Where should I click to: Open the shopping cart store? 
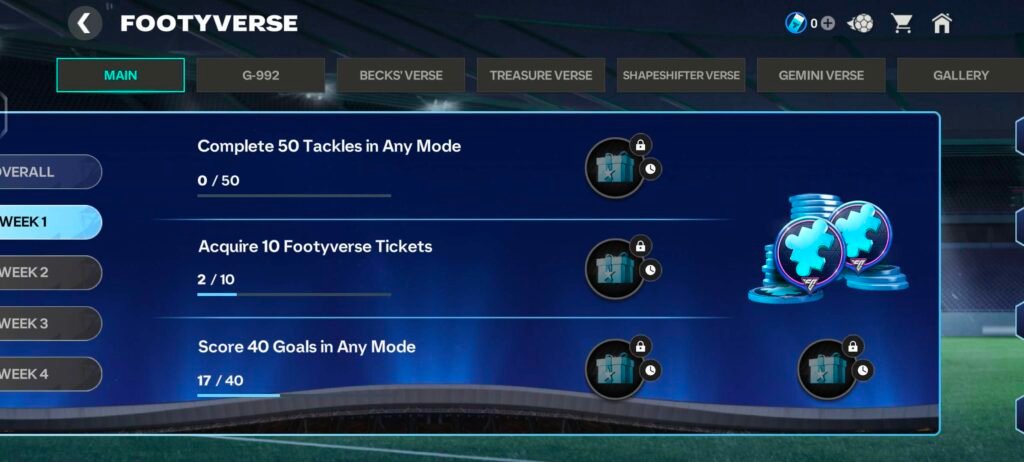tap(902, 23)
